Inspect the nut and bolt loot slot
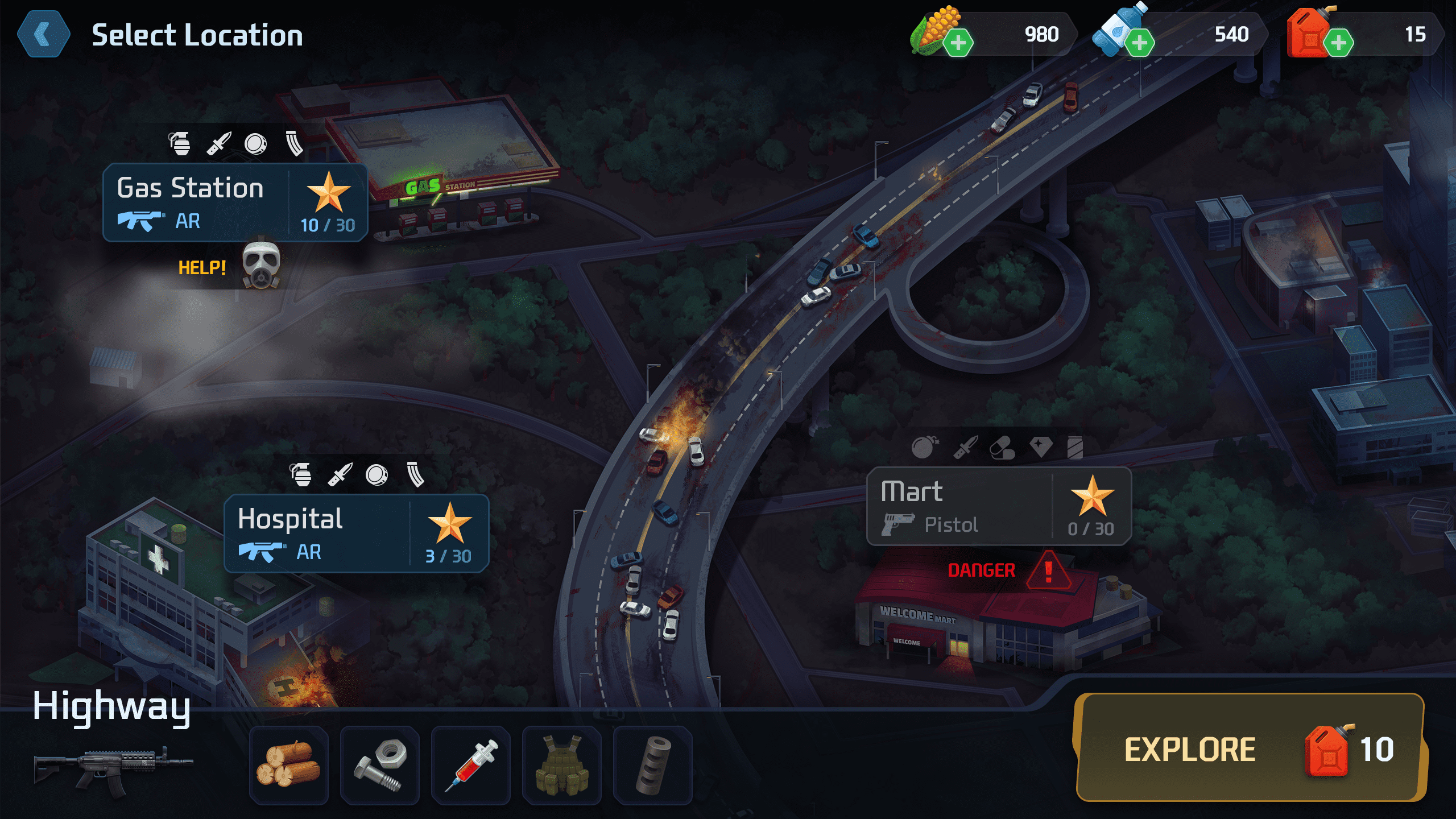 pyautogui.click(x=380, y=765)
